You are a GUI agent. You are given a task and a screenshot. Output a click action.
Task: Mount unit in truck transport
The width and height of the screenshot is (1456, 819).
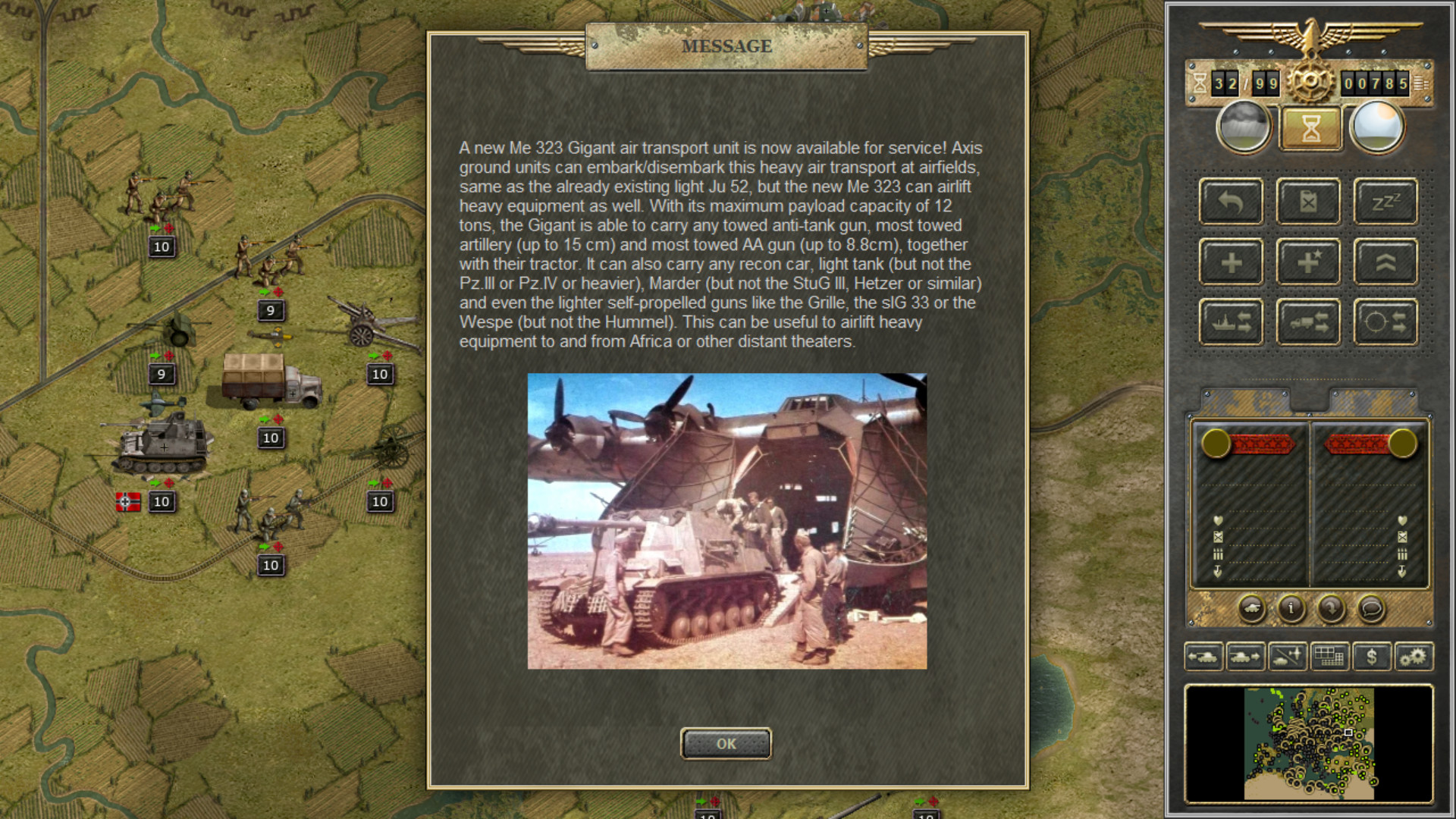1308,321
